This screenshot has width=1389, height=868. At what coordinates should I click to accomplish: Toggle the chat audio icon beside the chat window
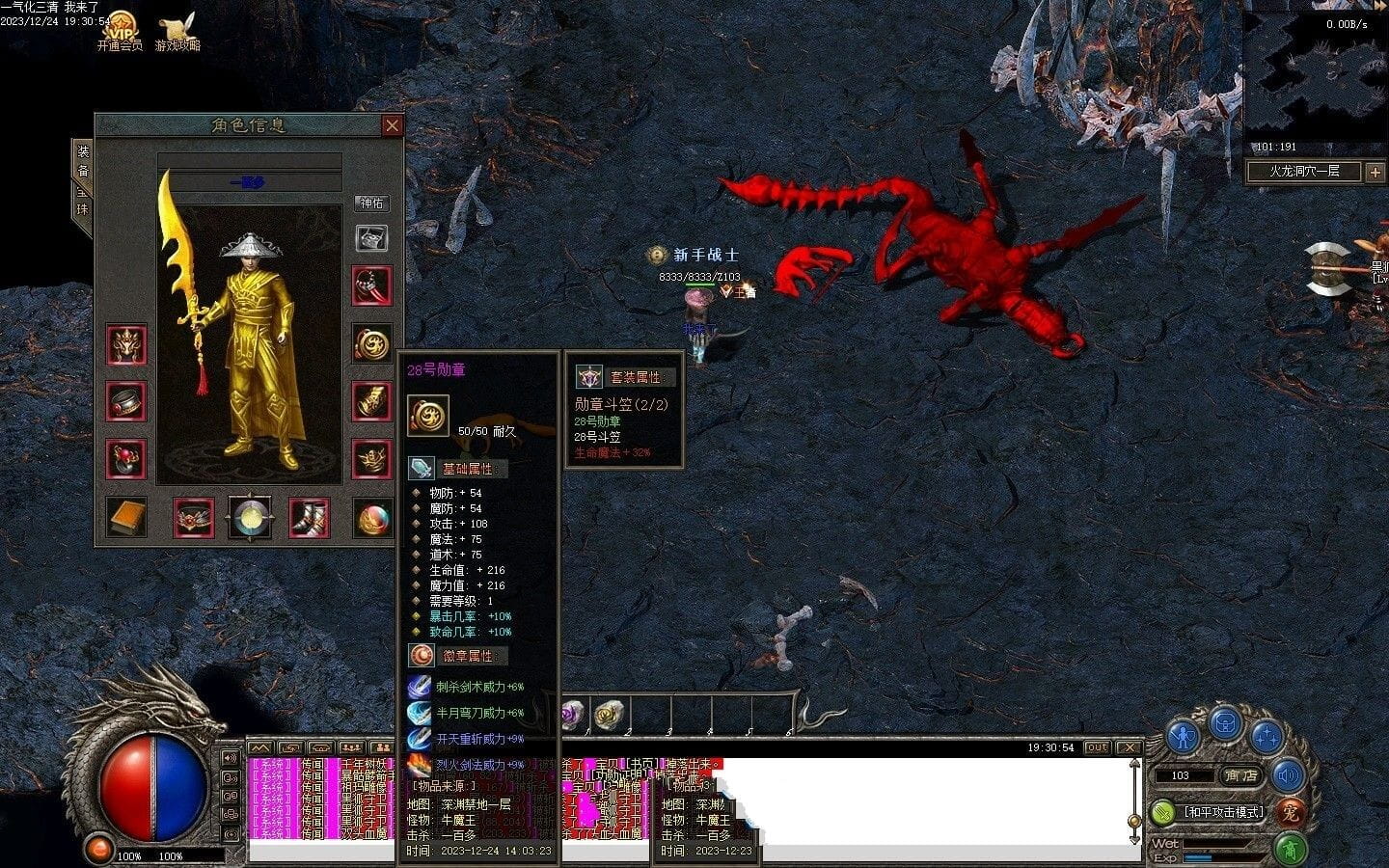231,758
